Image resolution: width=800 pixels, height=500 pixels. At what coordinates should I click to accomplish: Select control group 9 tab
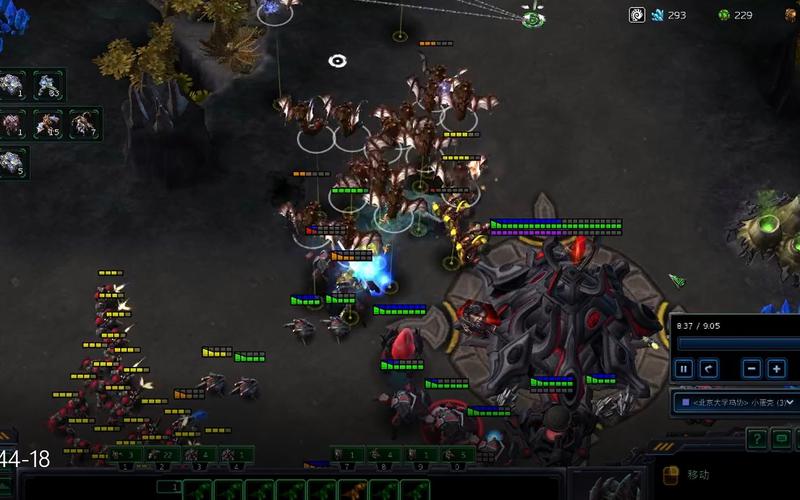(419, 456)
